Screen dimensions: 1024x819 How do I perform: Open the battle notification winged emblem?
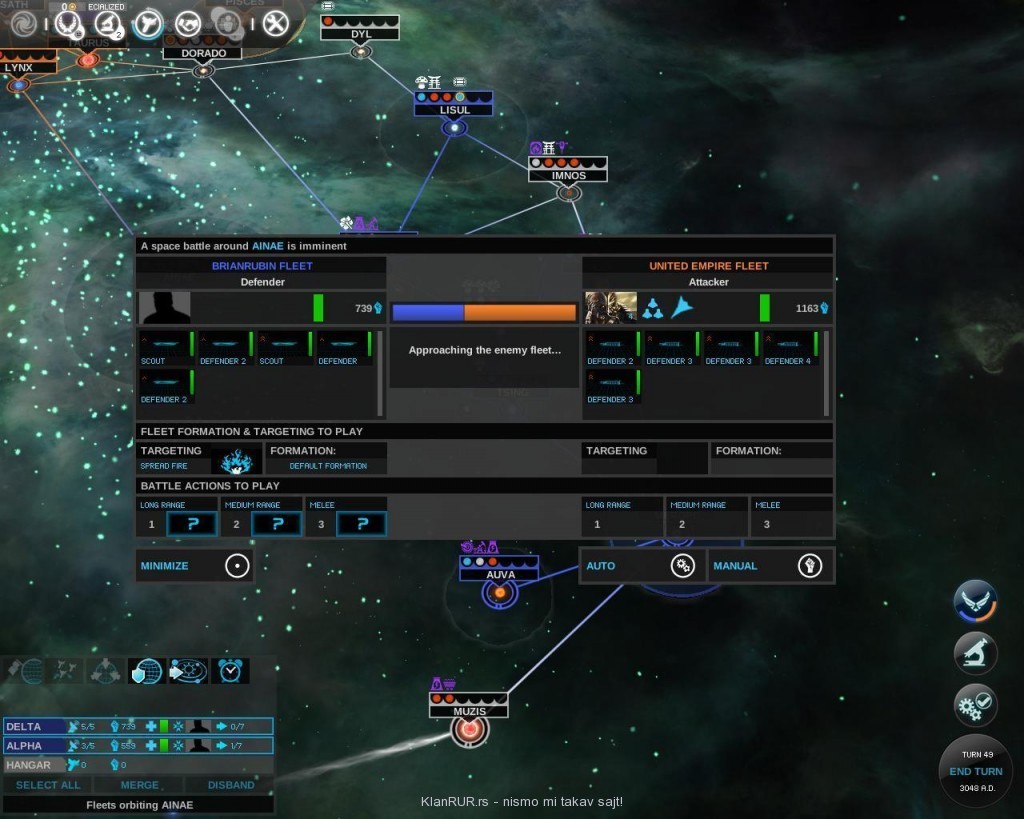point(974,601)
